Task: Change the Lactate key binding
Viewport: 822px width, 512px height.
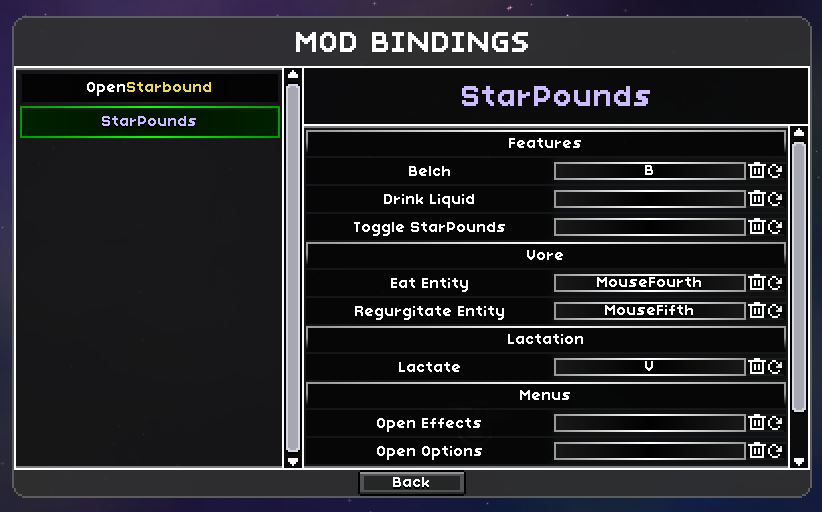Action: pos(649,367)
